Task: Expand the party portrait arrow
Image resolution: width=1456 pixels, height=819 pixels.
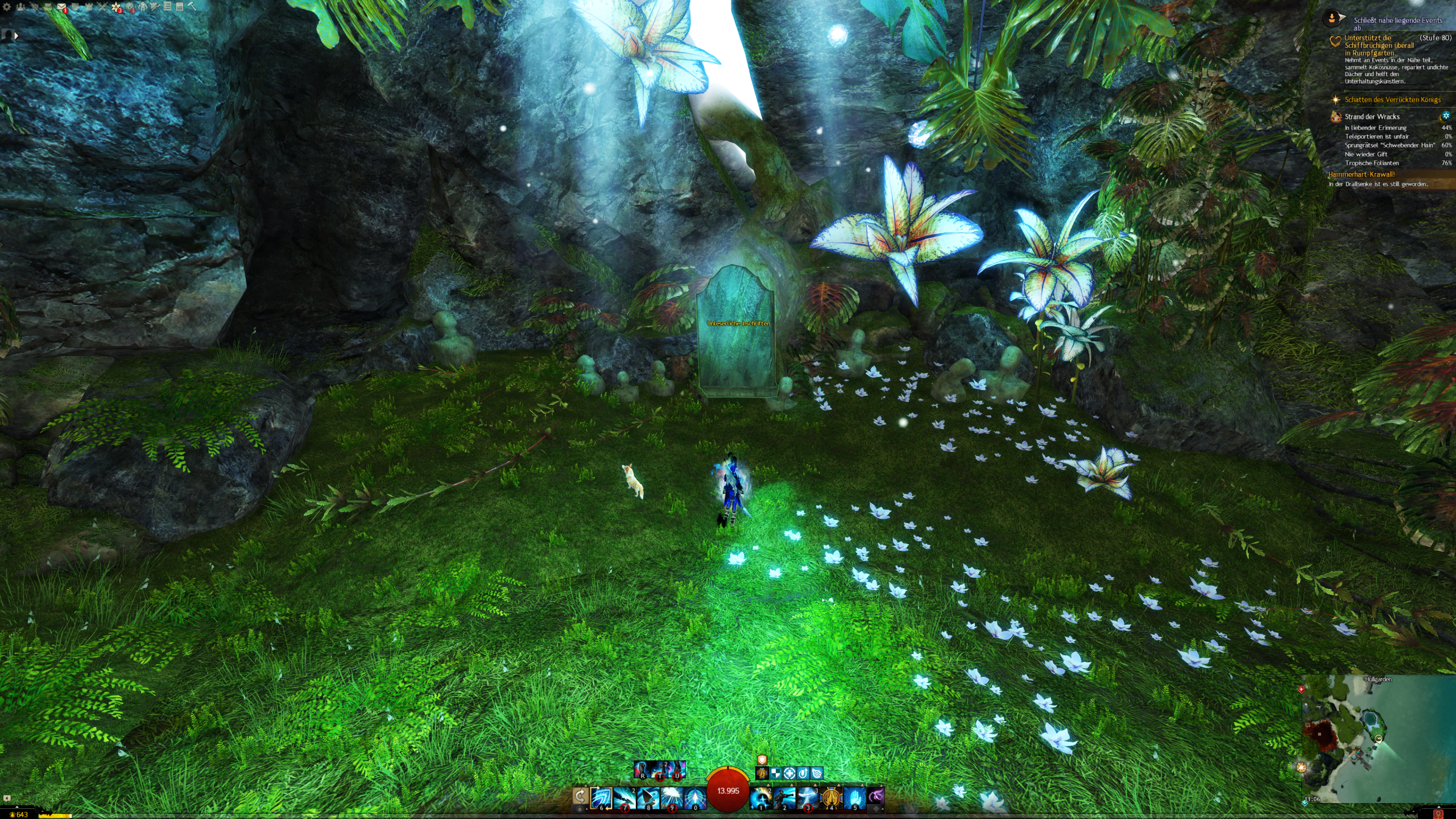Action: coord(16,35)
